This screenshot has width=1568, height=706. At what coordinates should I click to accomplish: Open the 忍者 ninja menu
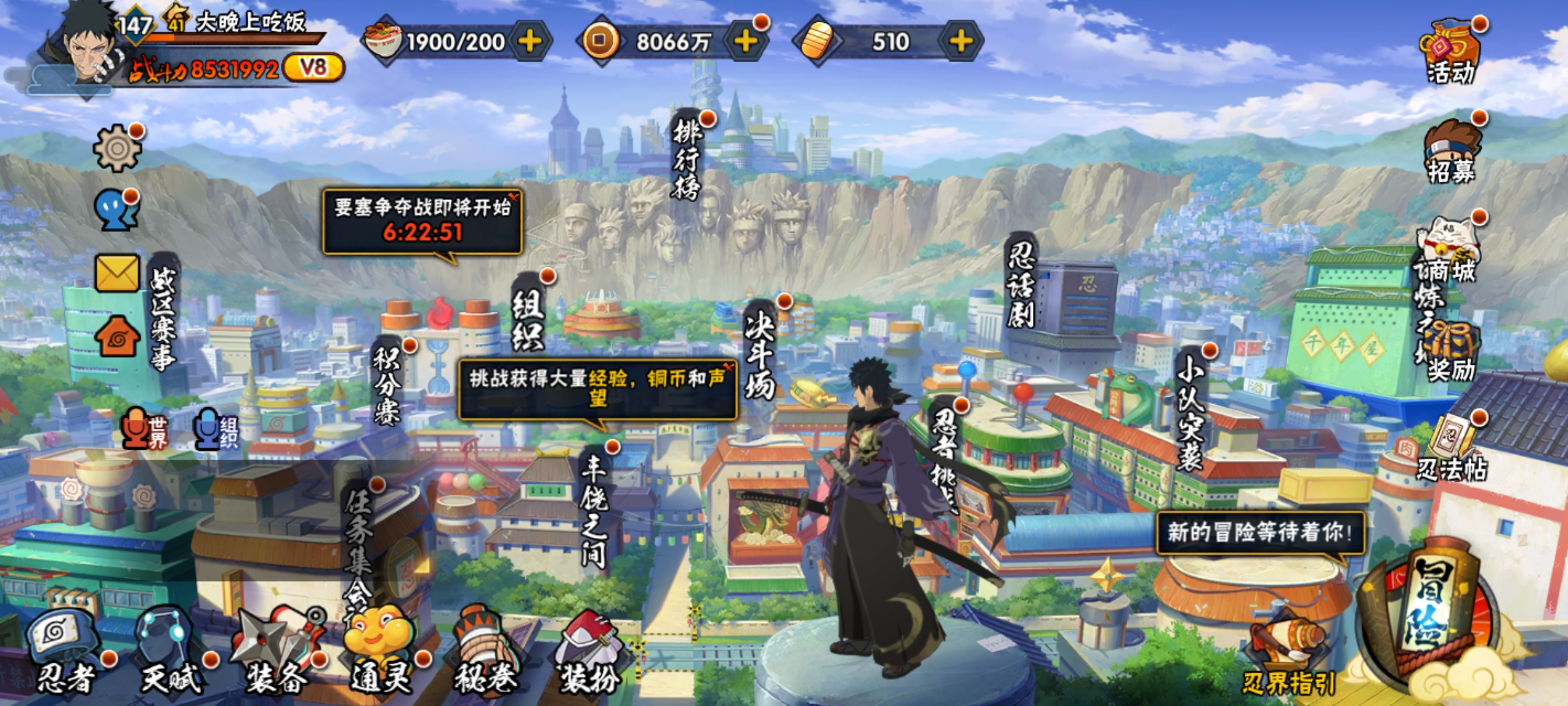tap(65, 650)
